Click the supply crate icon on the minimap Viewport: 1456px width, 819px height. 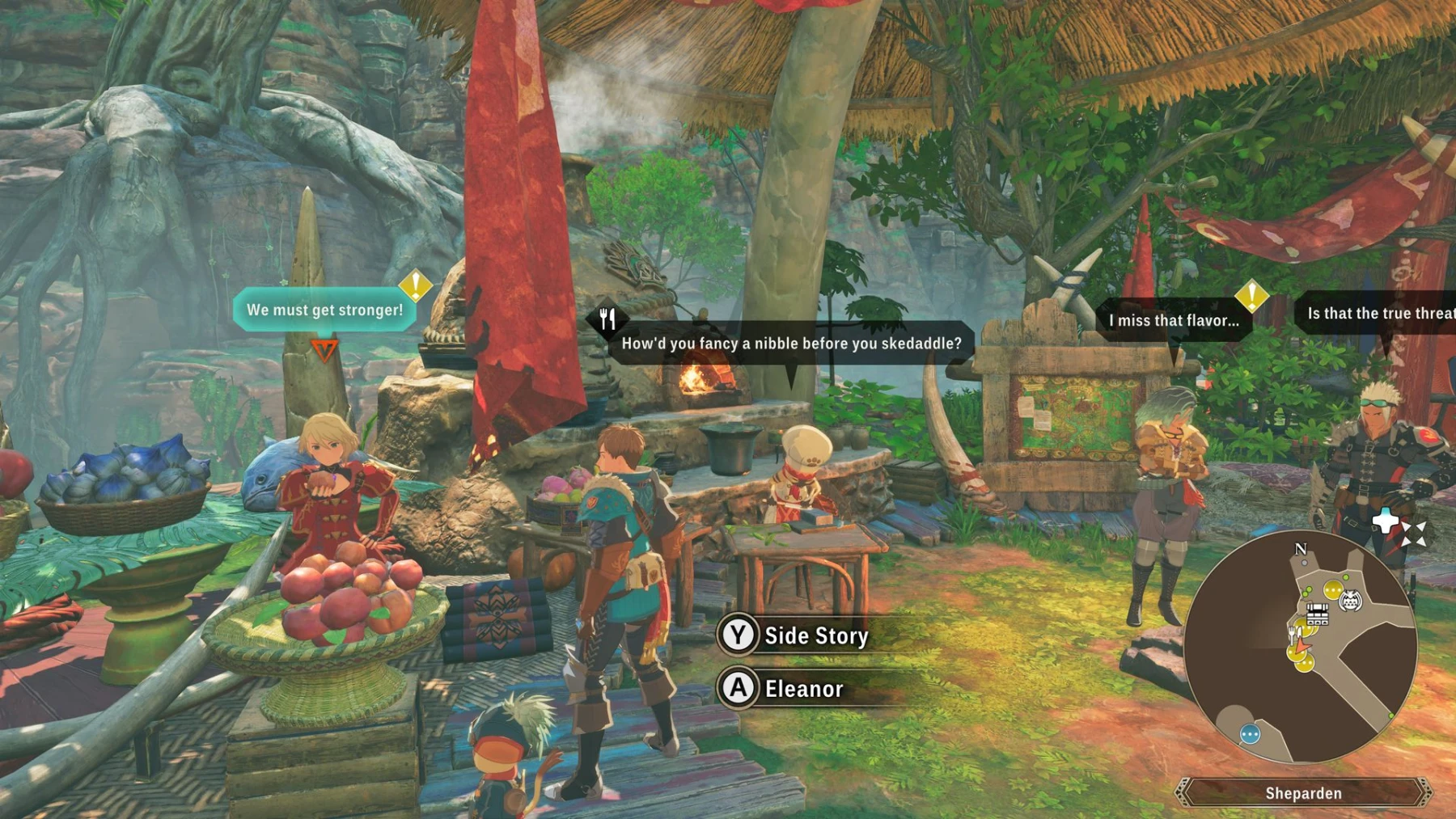coord(1318,614)
